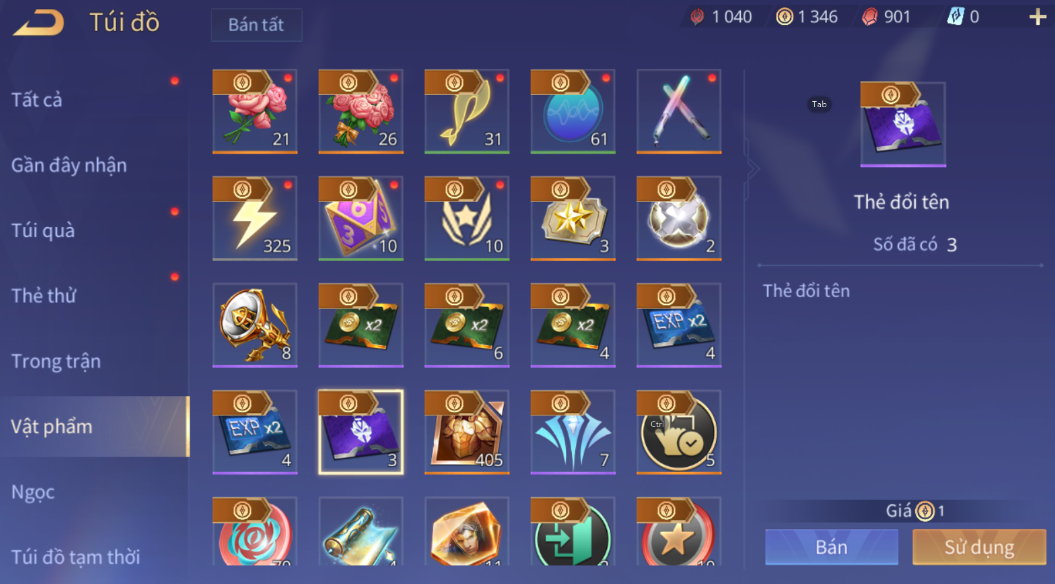Add currency with the plus button

click(1037, 17)
